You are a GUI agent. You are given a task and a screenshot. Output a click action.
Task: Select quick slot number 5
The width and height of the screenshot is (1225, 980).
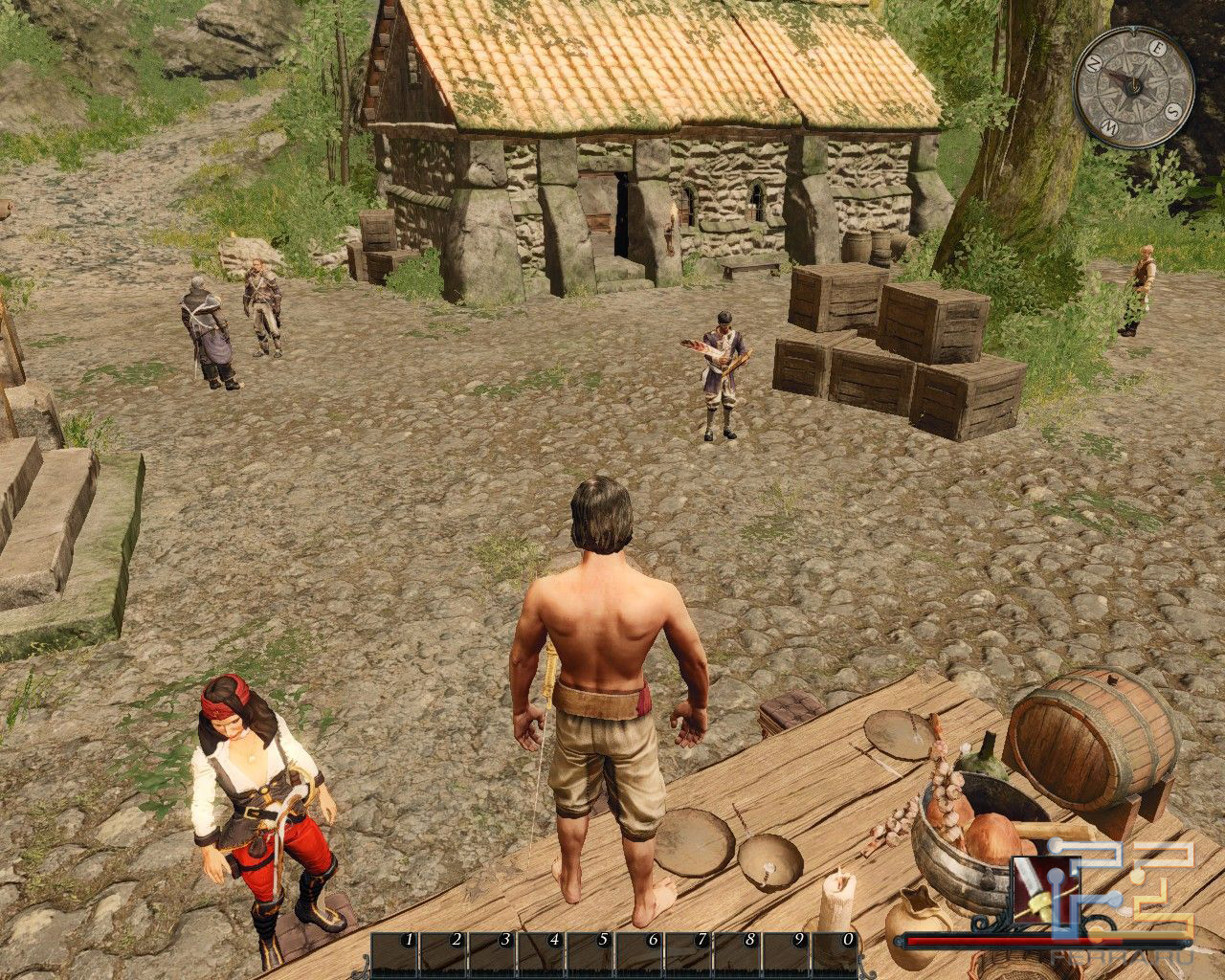tap(590, 953)
